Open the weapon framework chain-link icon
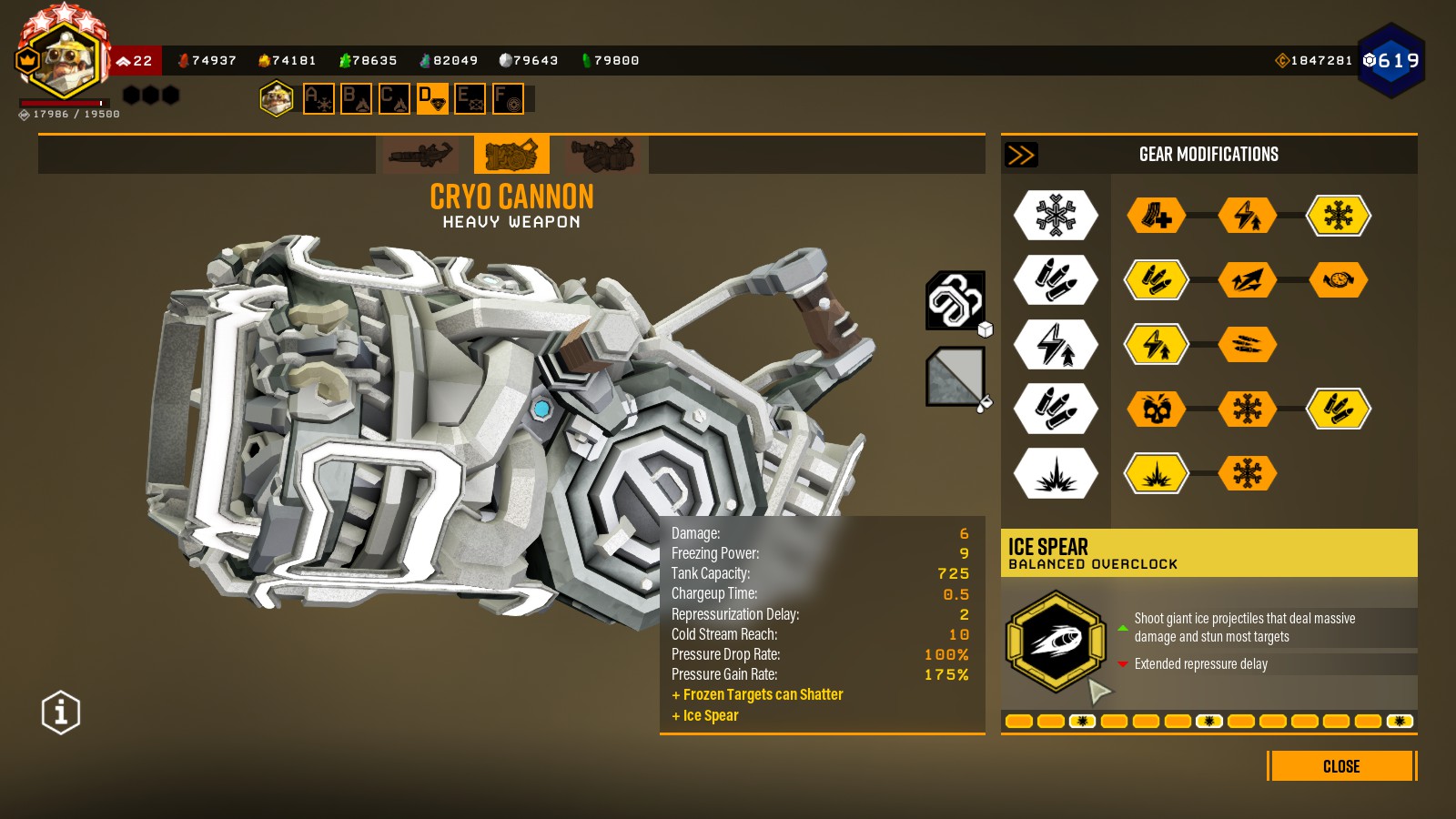This screenshot has height=819, width=1456. tap(955, 300)
